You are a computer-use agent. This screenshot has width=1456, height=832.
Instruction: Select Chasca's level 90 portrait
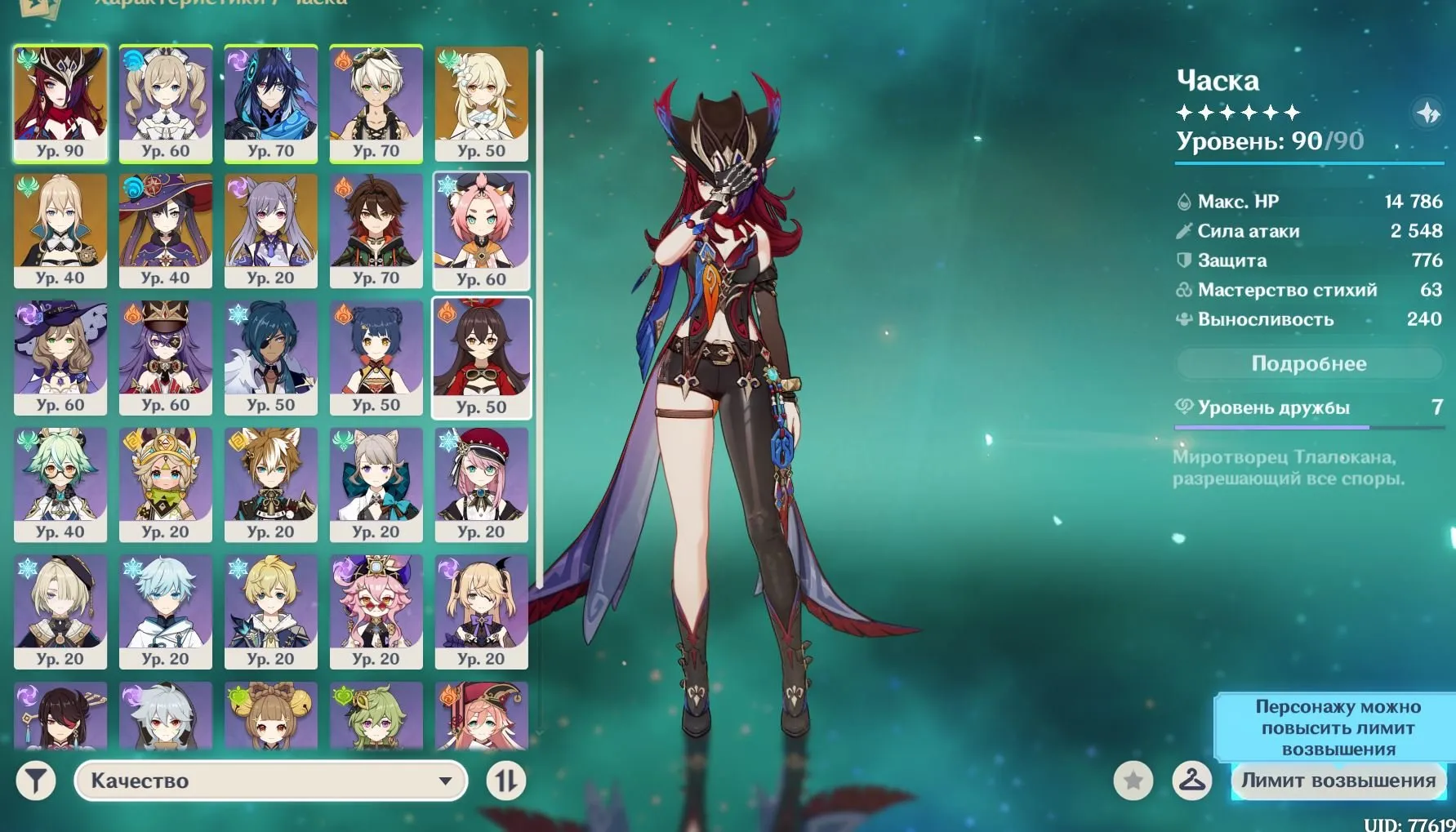60,103
